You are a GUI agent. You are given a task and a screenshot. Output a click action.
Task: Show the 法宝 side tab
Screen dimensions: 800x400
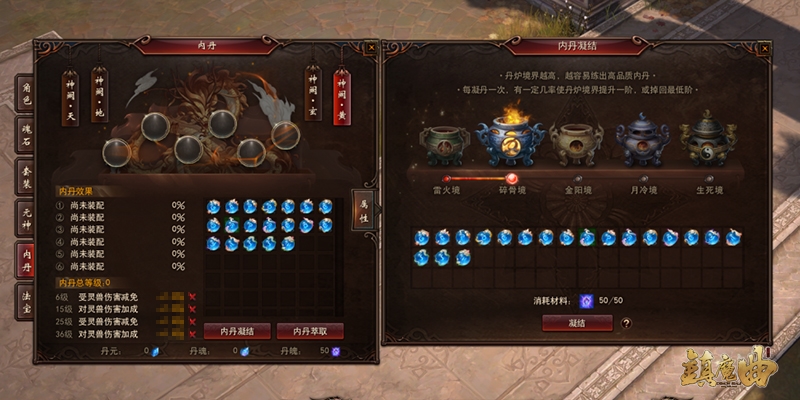[x=26, y=301]
